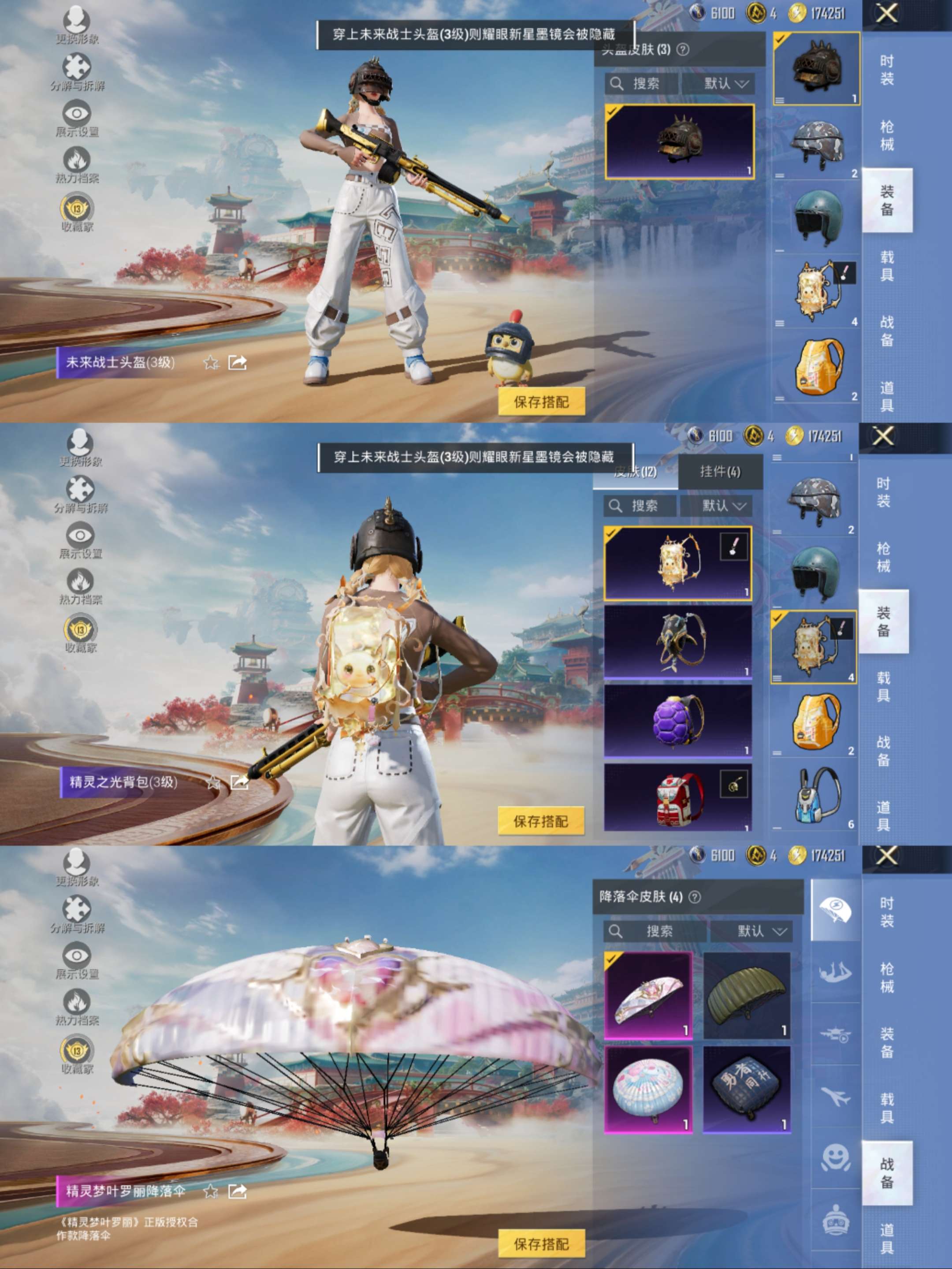Share the 精灵之光背包 backpack skin
952x1269 pixels.
[x=238, y=781]
